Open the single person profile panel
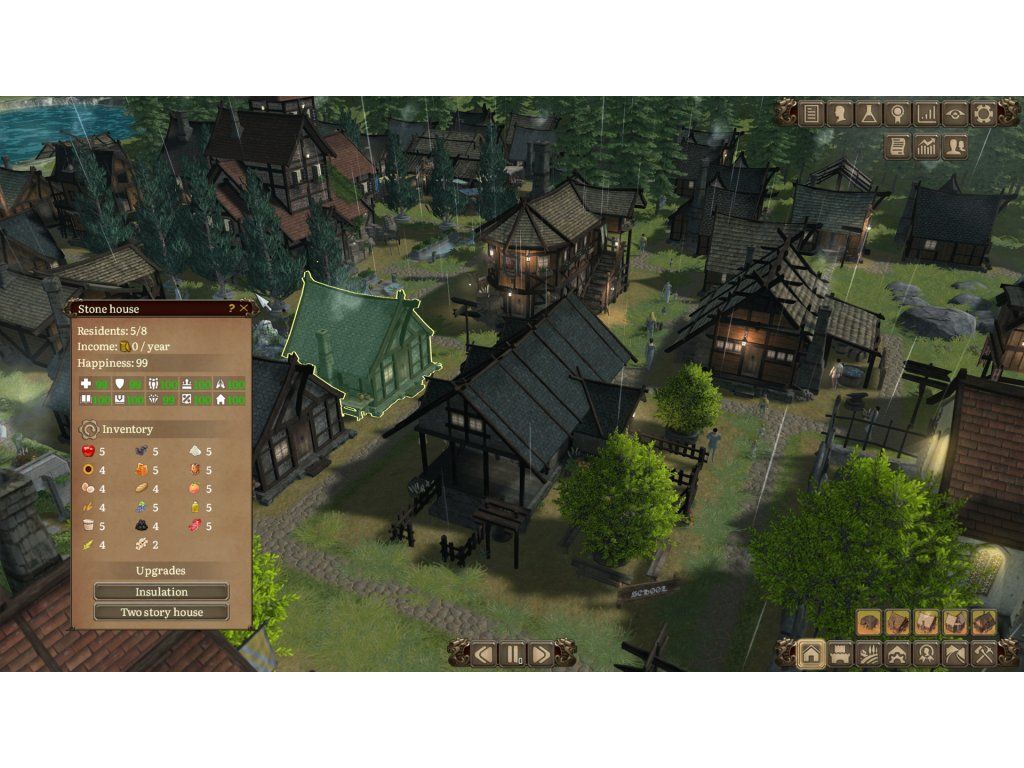 pyautogui.click(x=840, y=114)
